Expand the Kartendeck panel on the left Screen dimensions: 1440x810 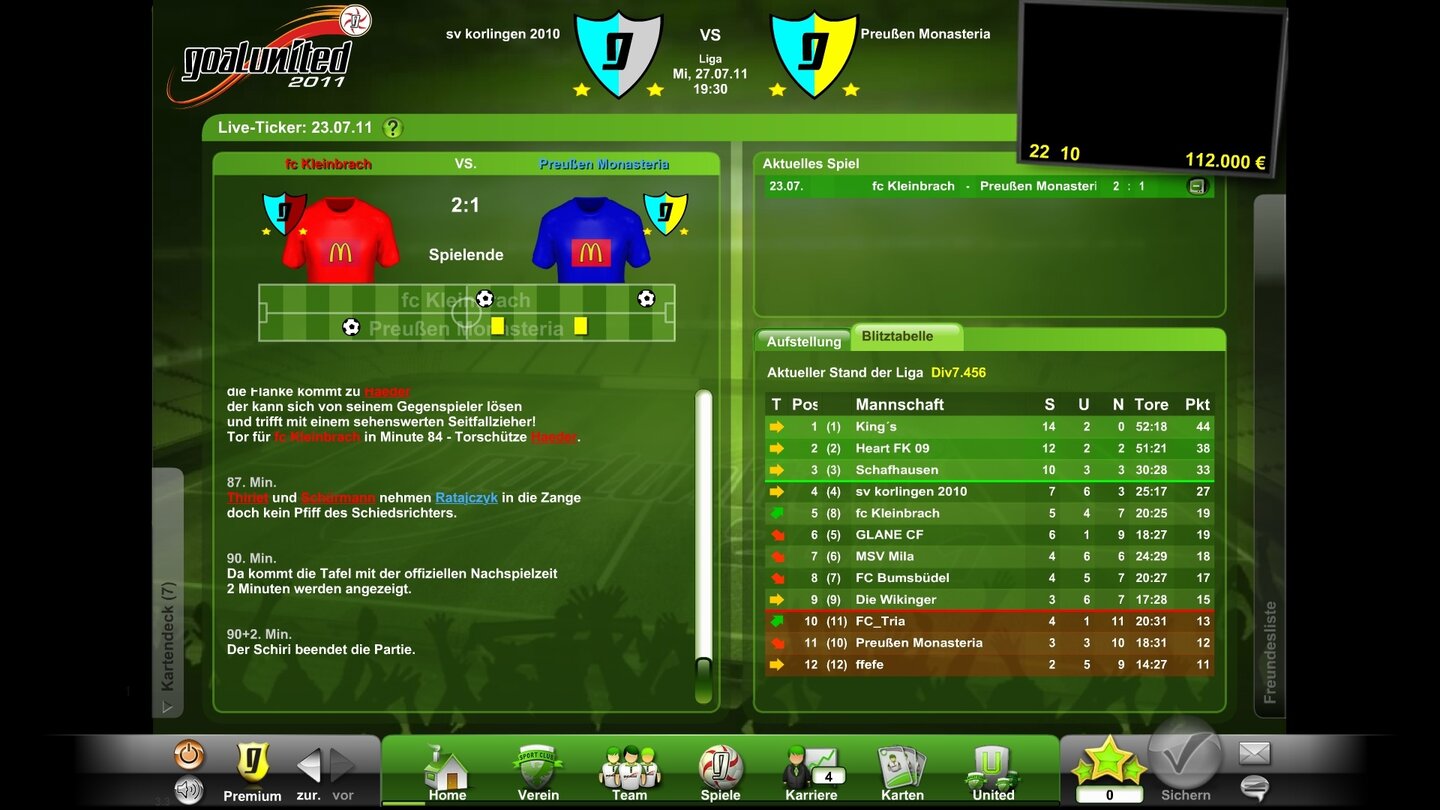coord(168,620)
